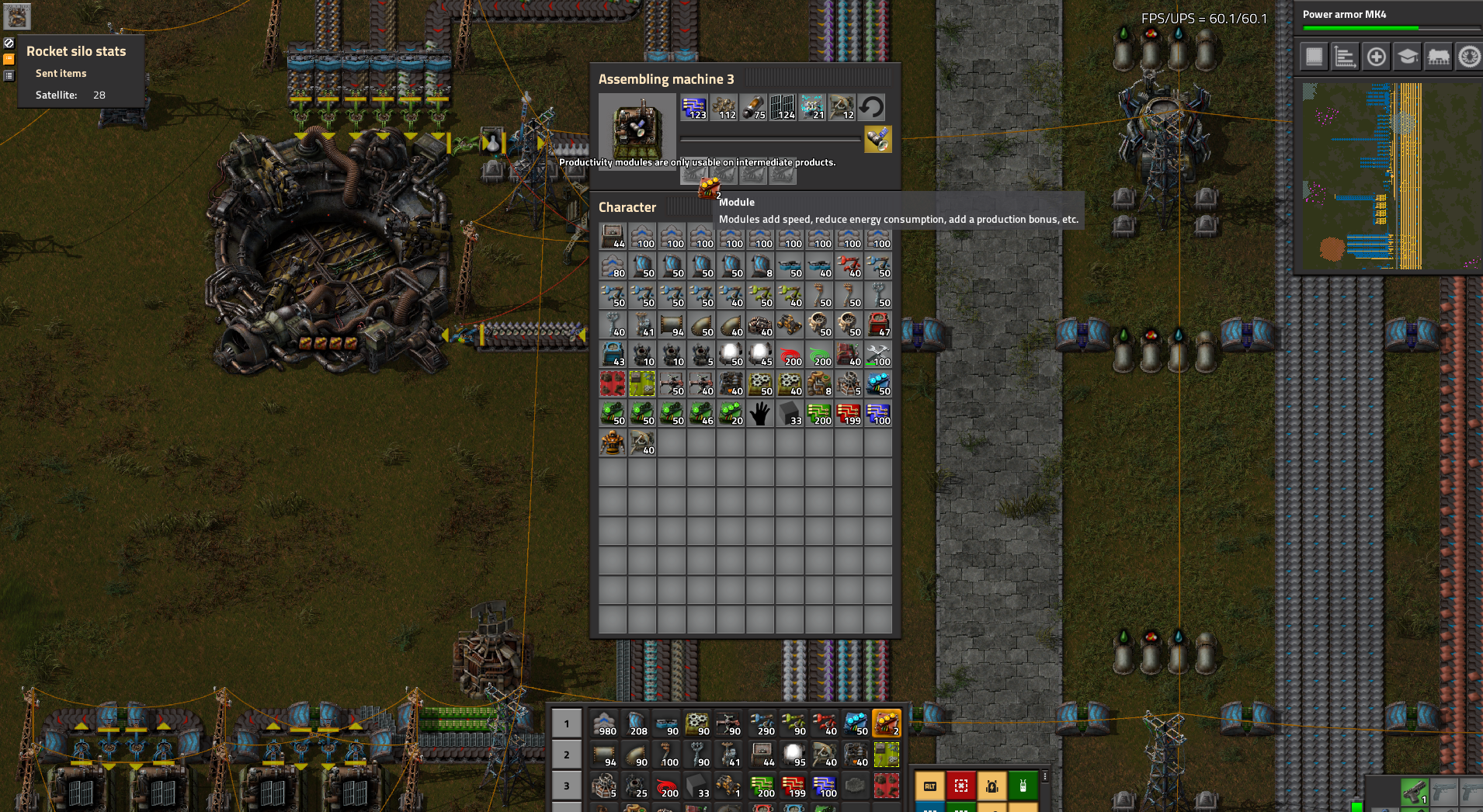Click the processing unit ingredient slot

(693, 107)
